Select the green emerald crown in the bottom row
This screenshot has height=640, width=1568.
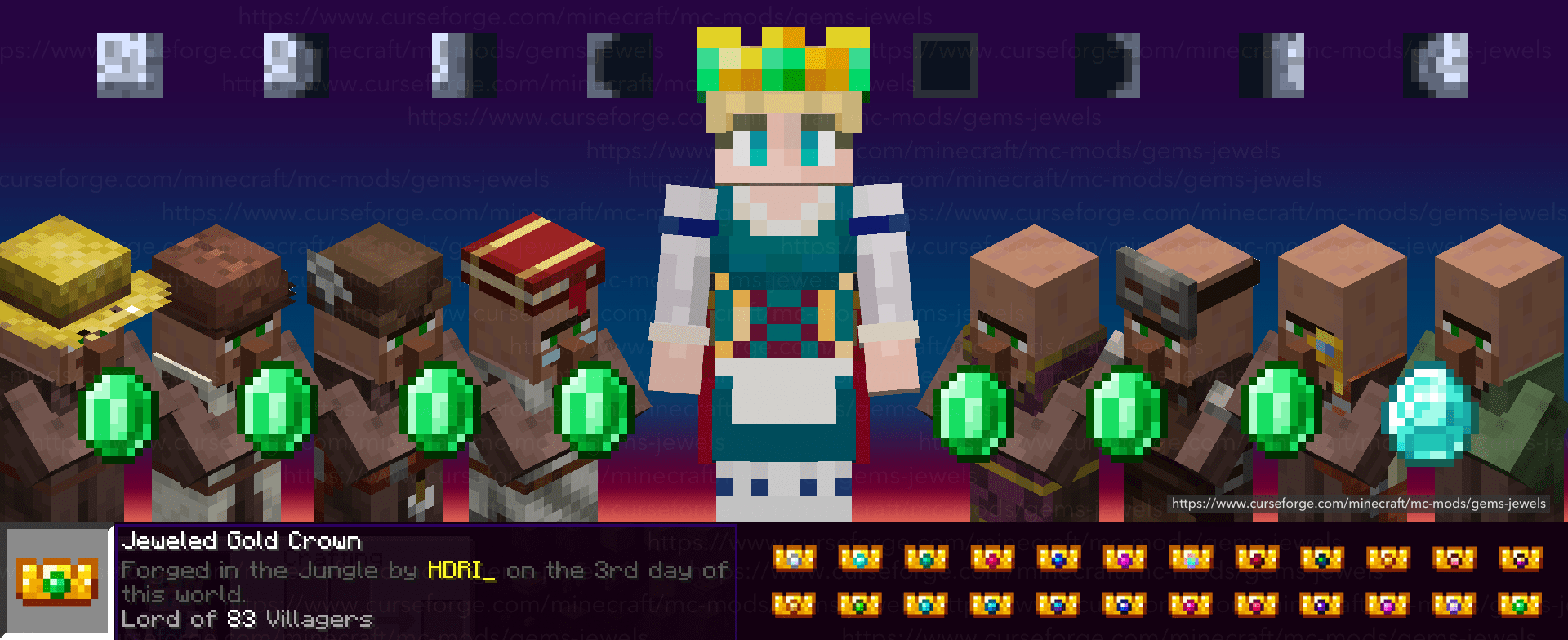tap(857, 604)
